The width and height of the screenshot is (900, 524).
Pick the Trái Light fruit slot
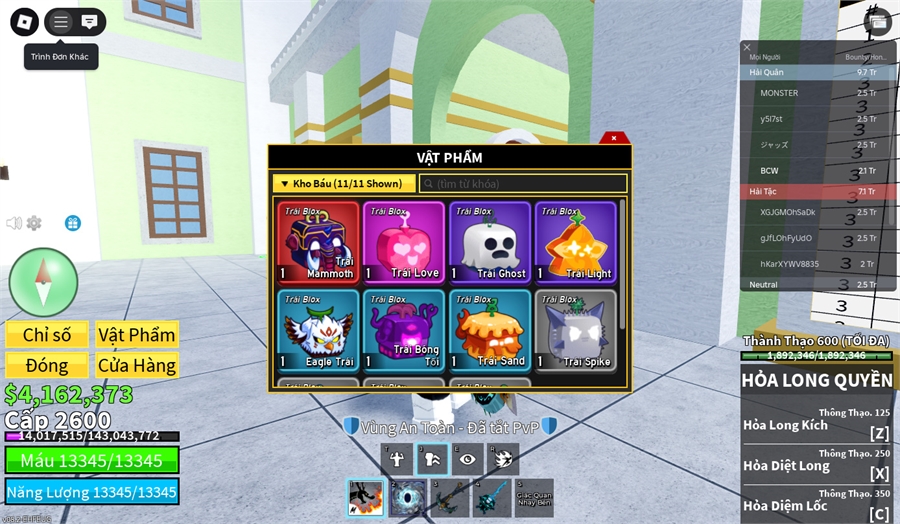coord(575,242)
